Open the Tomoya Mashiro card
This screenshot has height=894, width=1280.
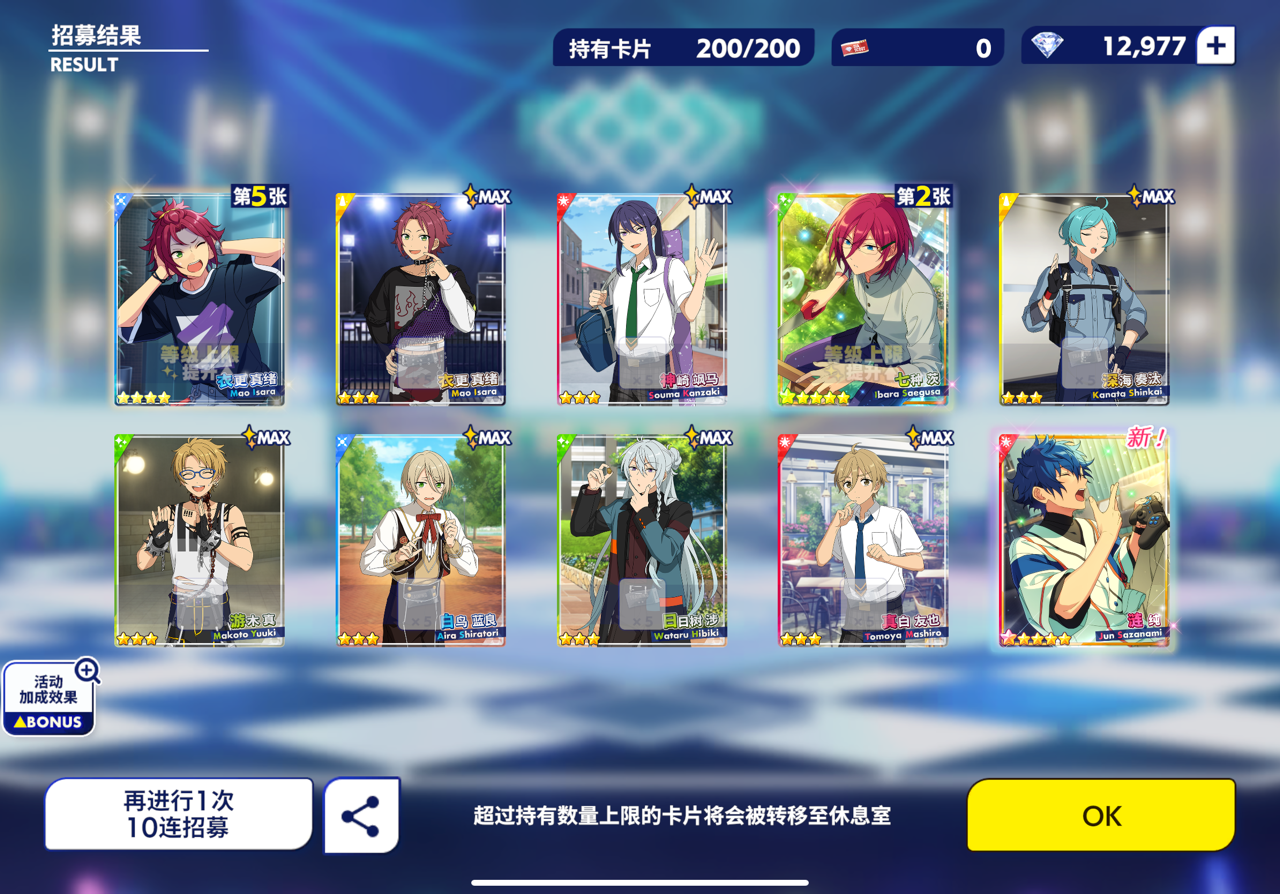point(863,541)
